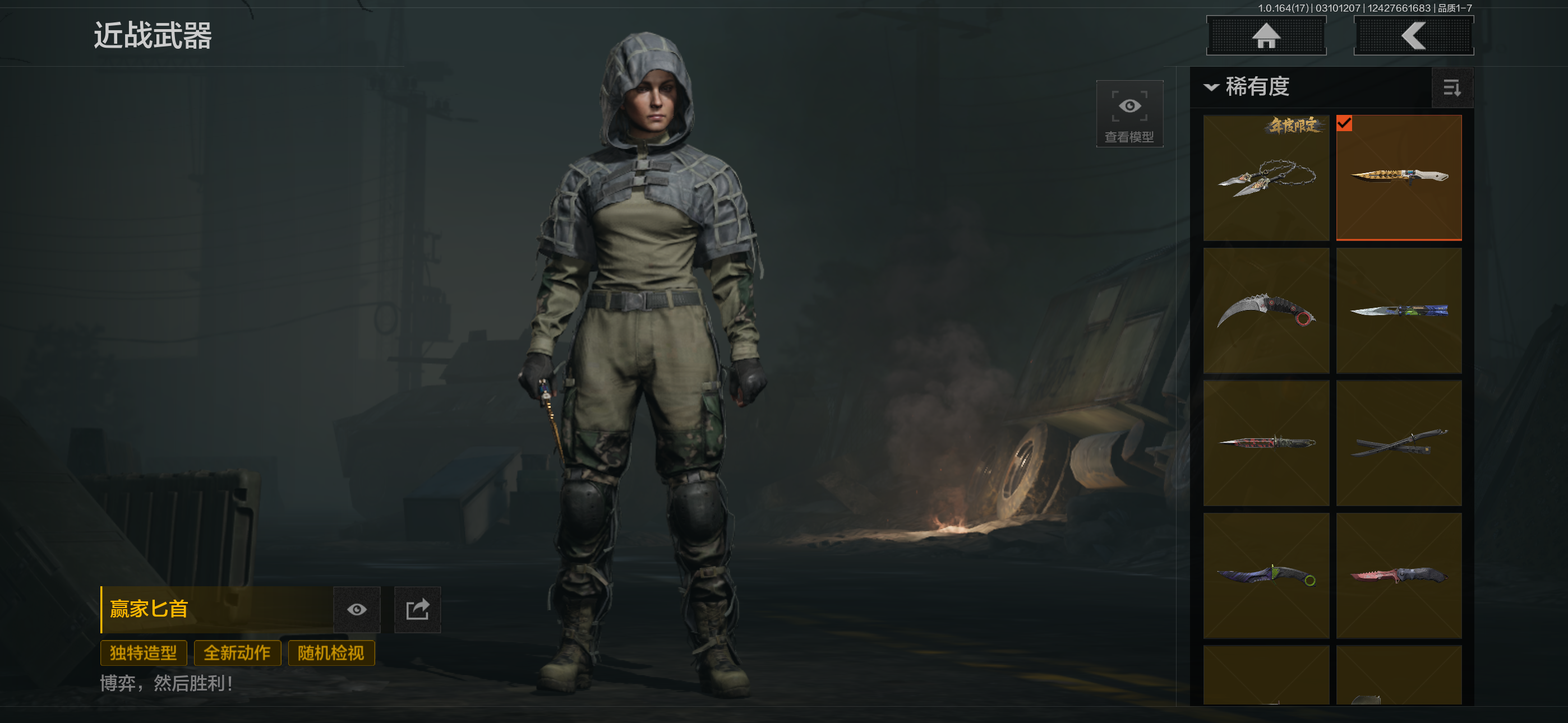Screen dimensions: 1568x723
Task: Click the 全新动作 tag
Action: coord(237,653)
